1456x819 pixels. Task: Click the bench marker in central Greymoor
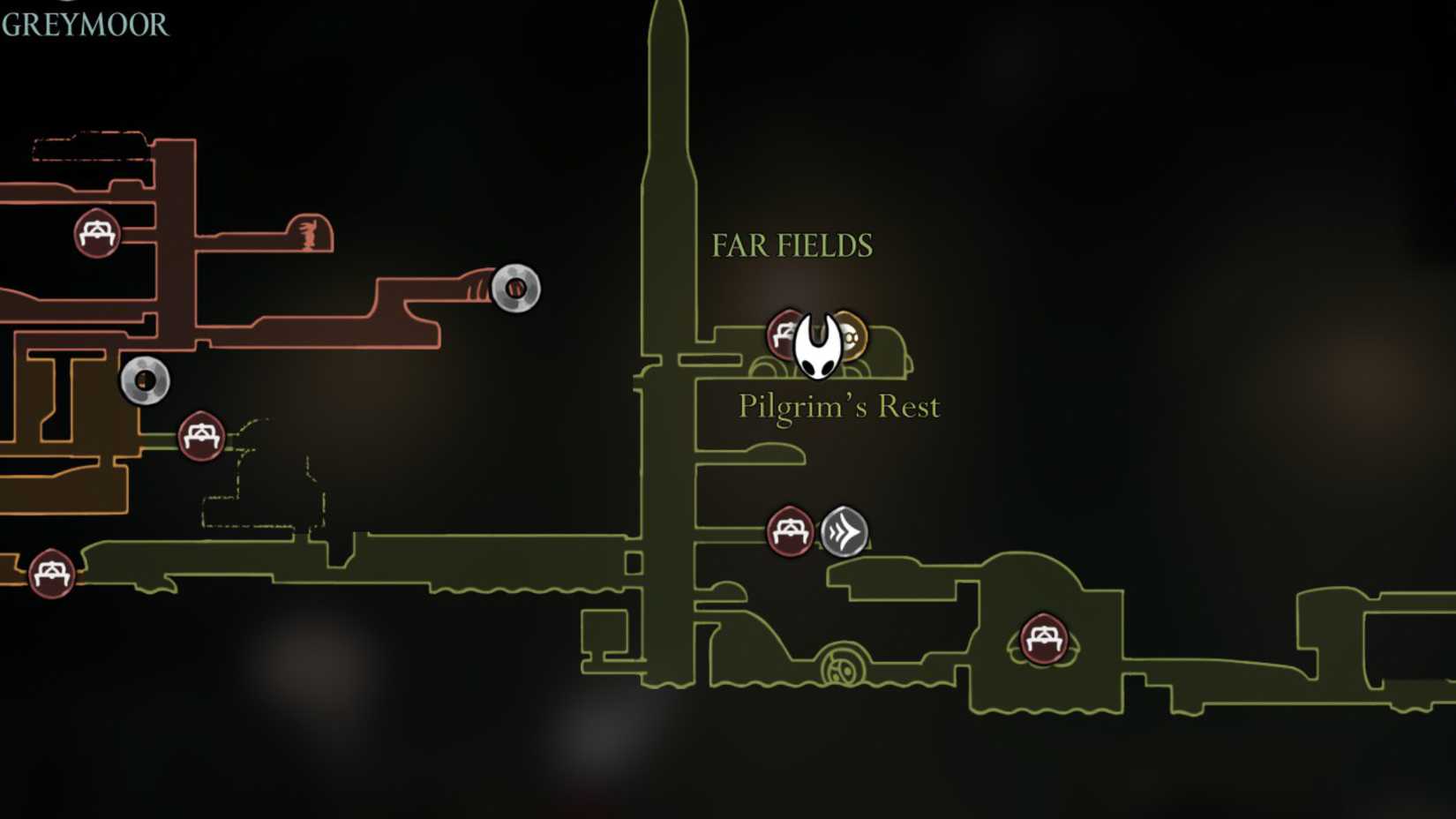pyautogui.click(x=202, y=434)
